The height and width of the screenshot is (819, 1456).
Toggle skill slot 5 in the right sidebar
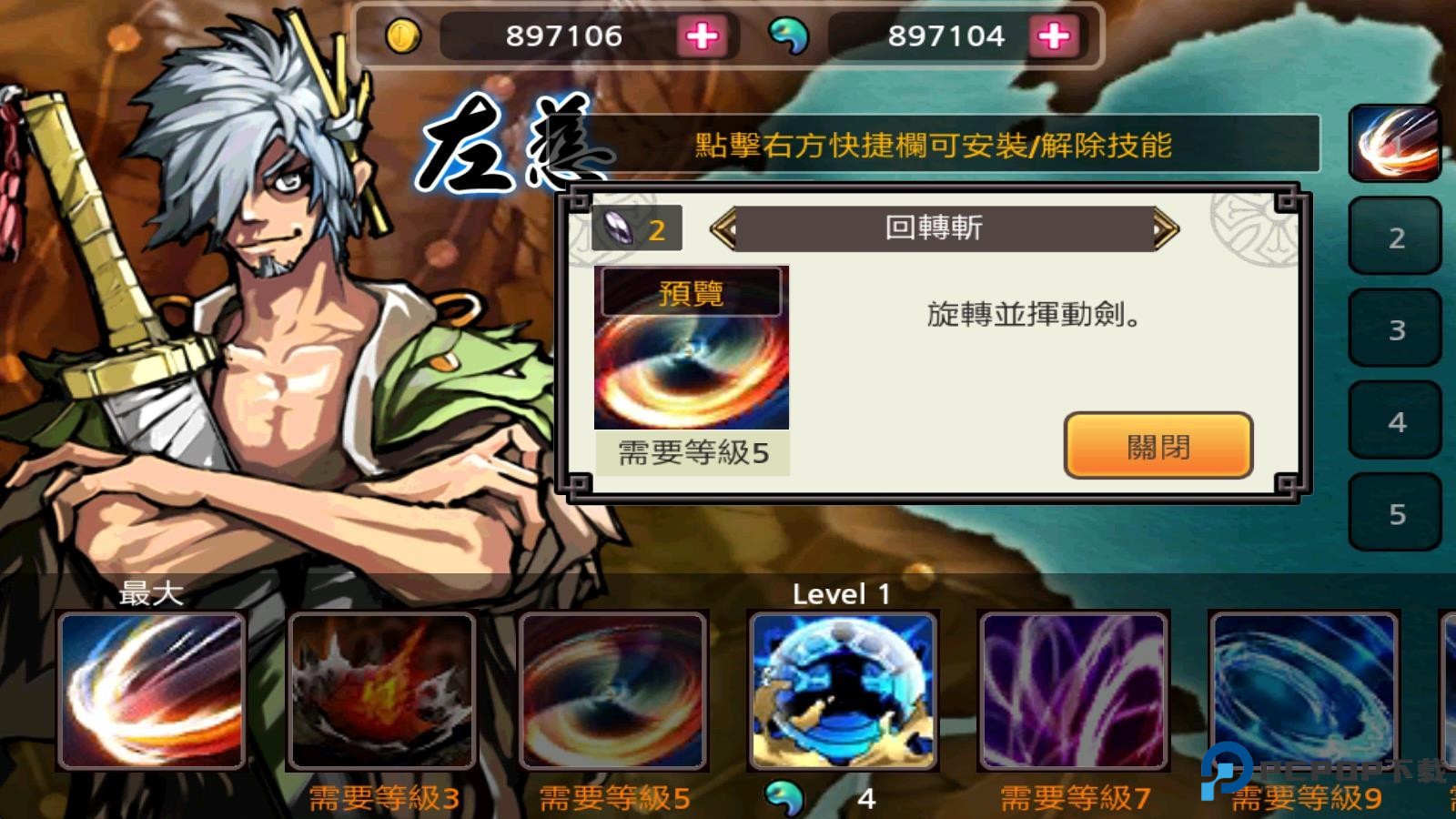[x=1395, y=512]
